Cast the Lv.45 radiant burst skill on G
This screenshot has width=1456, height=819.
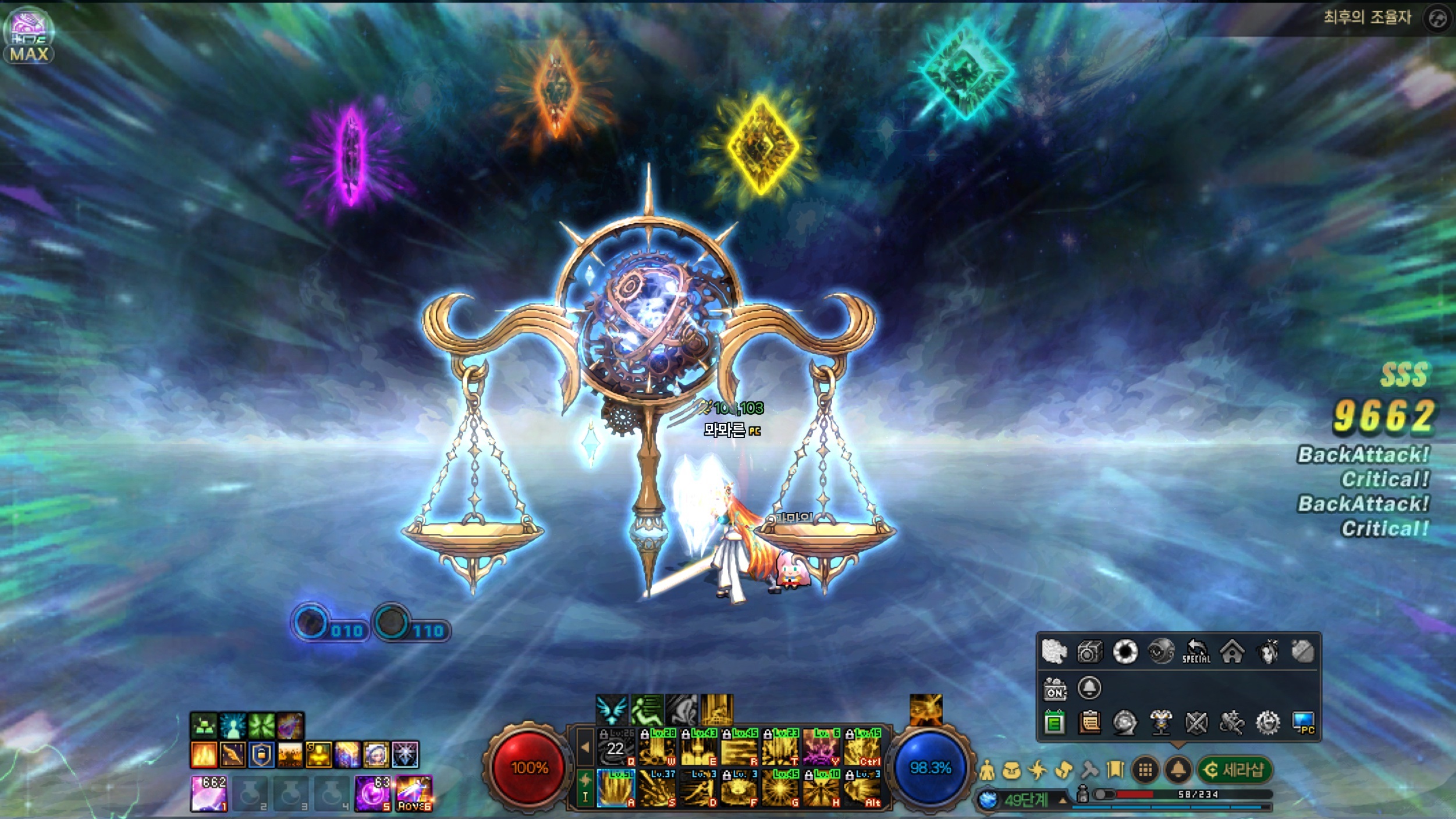click(780, 788)
